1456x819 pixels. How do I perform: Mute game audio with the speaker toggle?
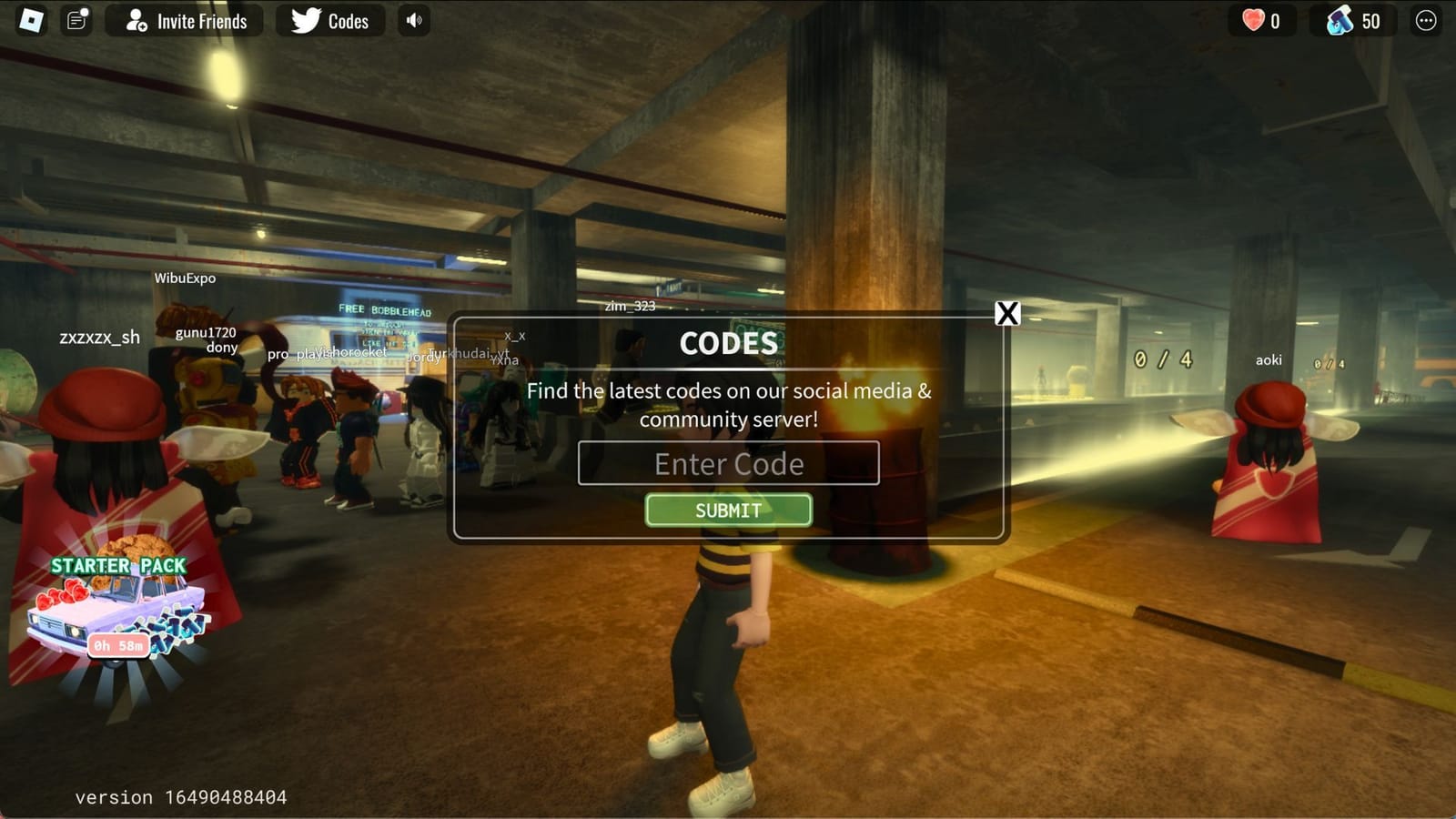(413, 21)
